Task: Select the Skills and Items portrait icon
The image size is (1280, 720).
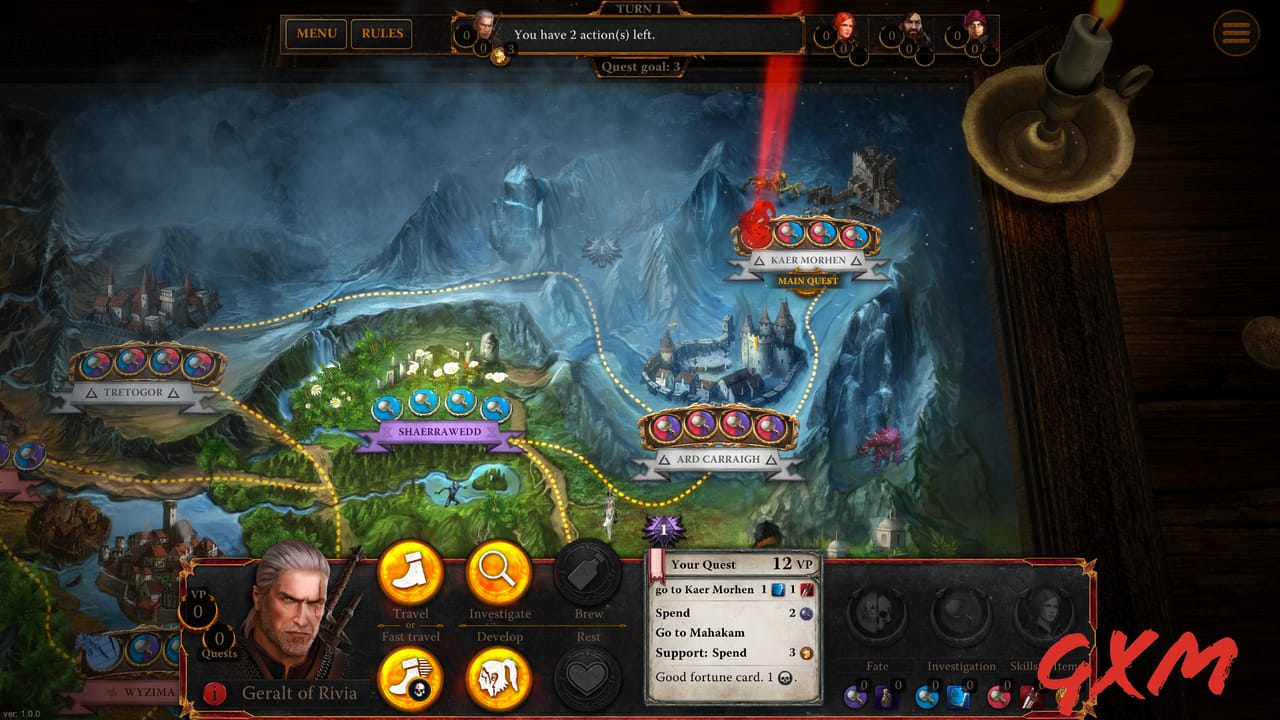Action: point(1045,610)
